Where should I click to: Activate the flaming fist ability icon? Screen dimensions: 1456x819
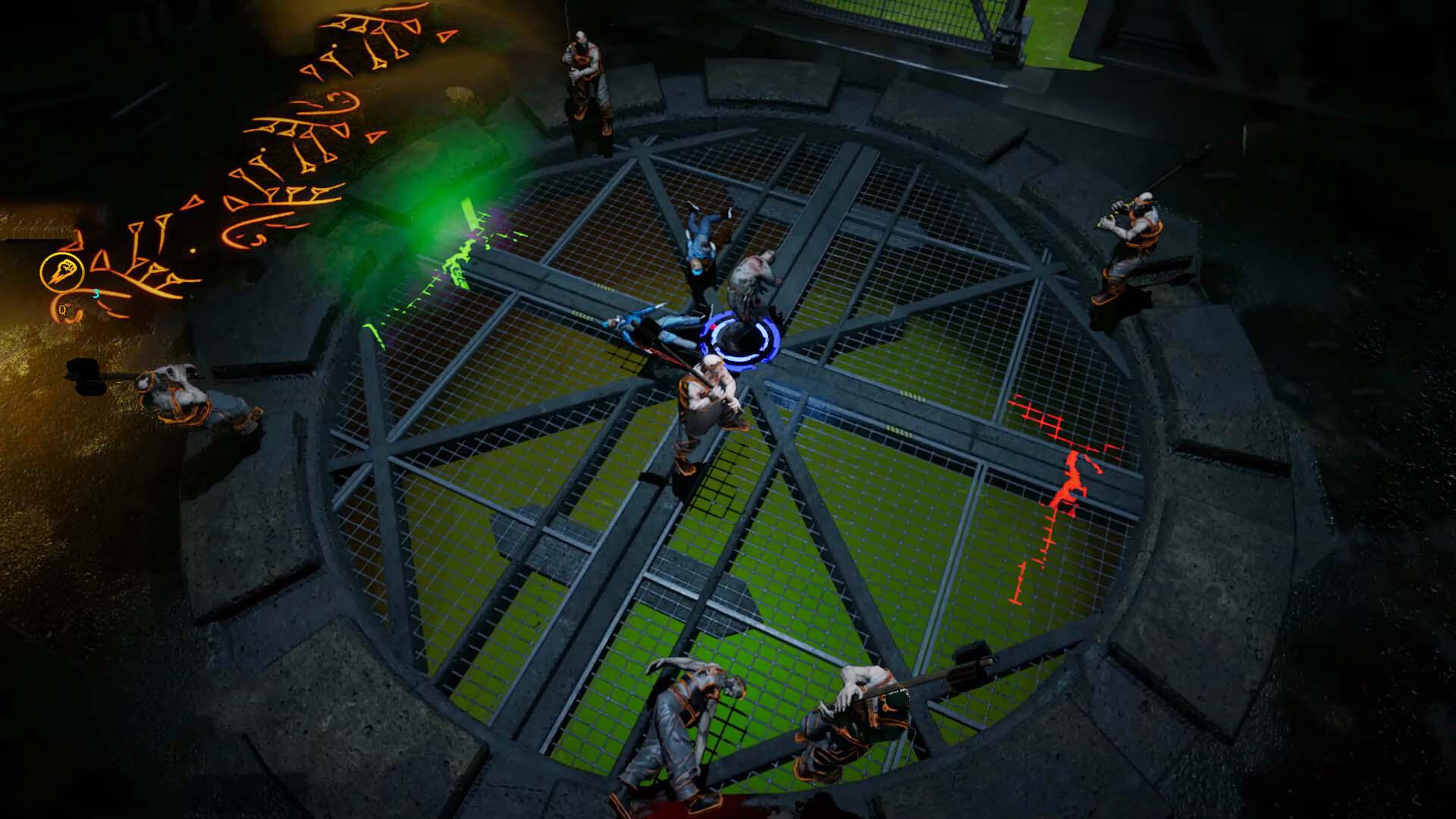pos(57,271)
